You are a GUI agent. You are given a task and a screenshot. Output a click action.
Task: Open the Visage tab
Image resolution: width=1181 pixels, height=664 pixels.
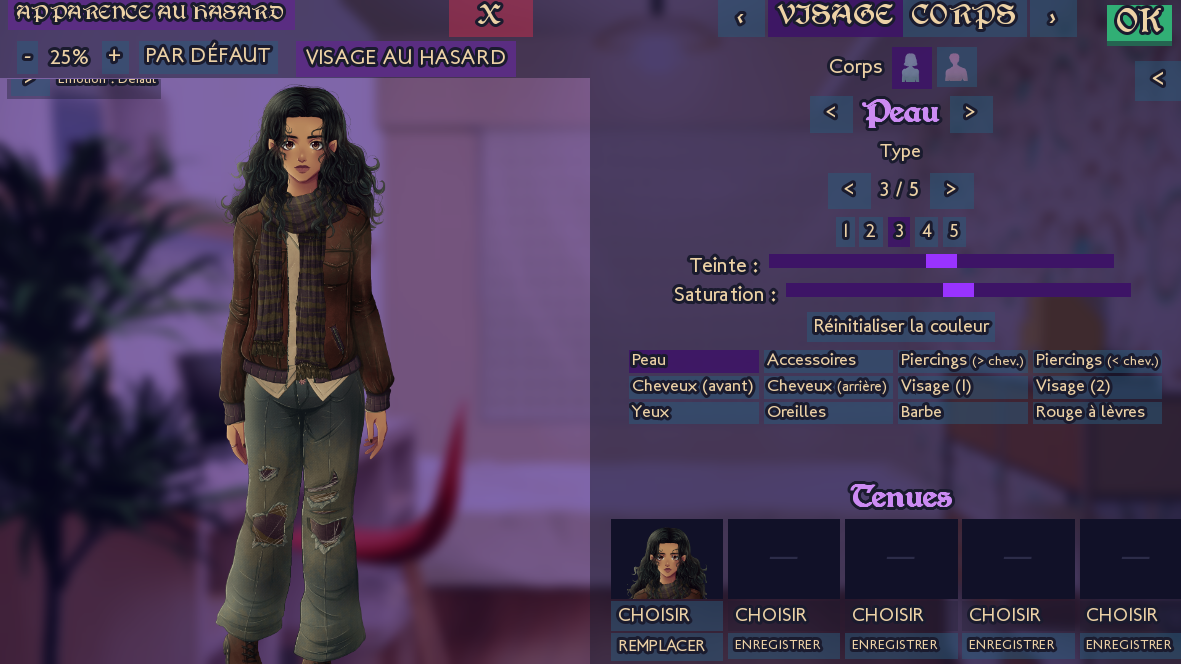(x=834, y=16)
